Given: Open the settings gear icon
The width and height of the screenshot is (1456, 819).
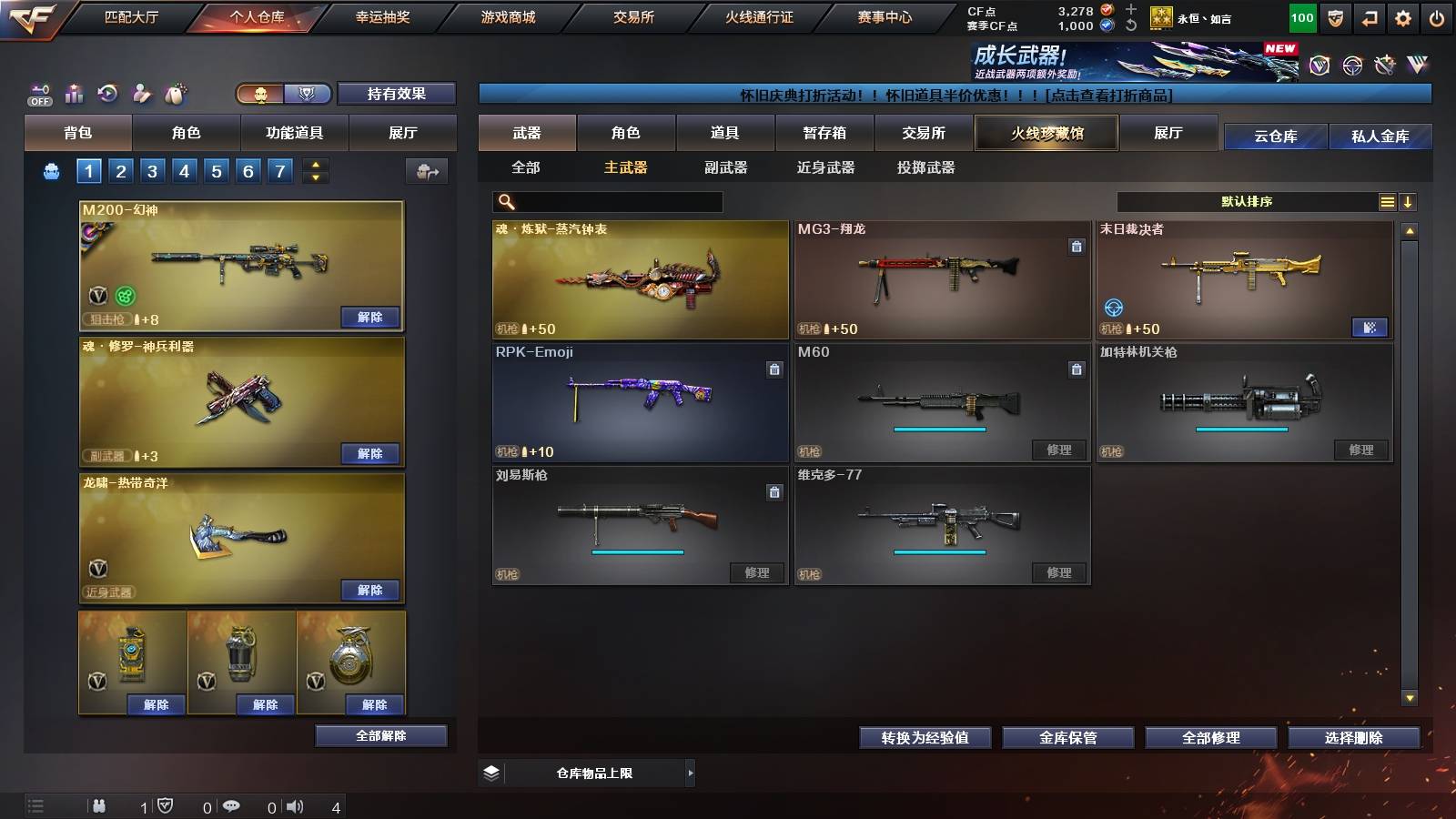Looking at the screenshot, I should pyautogui.click(x=1402, y=16).
